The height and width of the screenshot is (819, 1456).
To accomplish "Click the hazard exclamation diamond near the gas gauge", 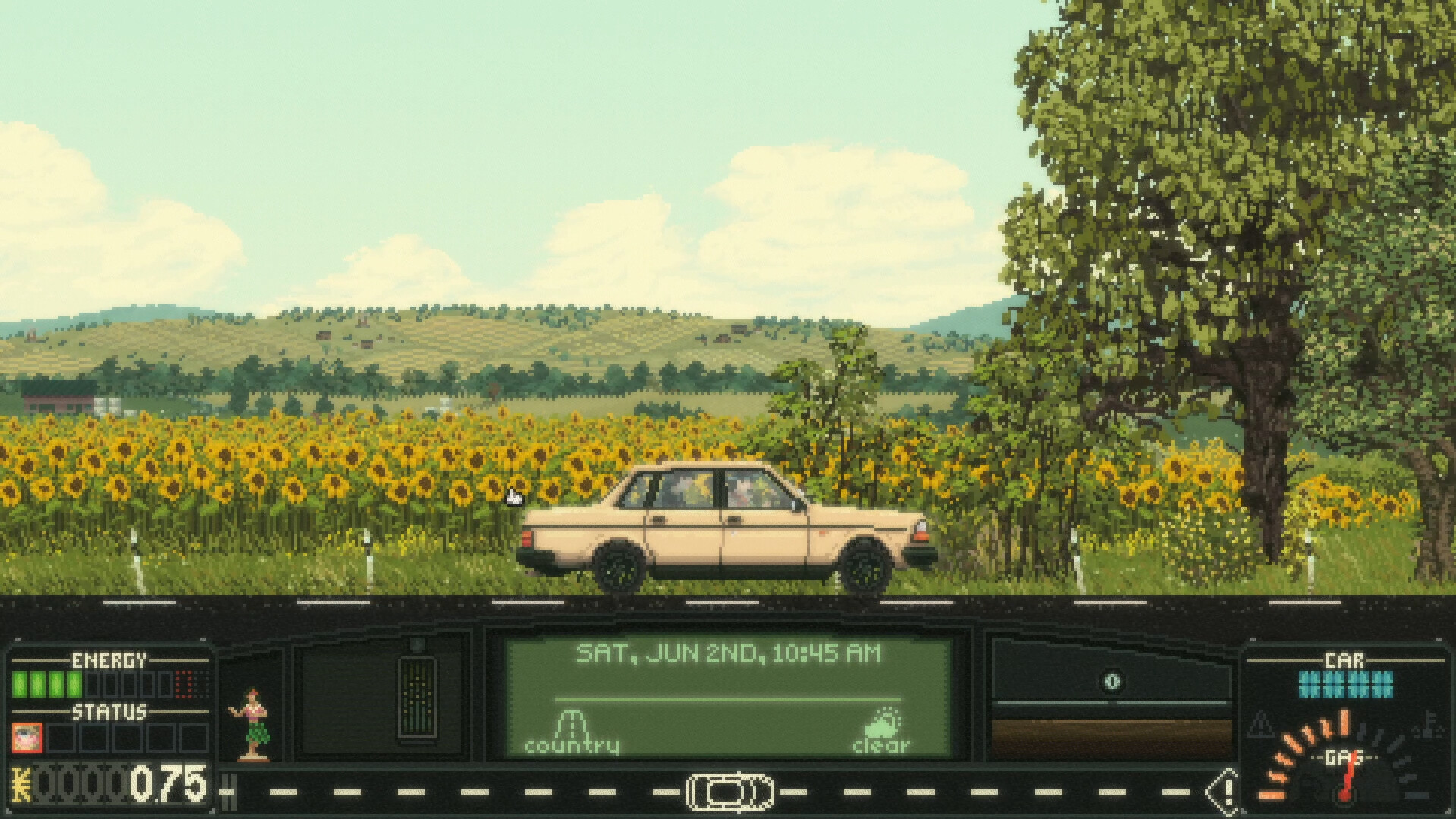I will click(1226, 792).
